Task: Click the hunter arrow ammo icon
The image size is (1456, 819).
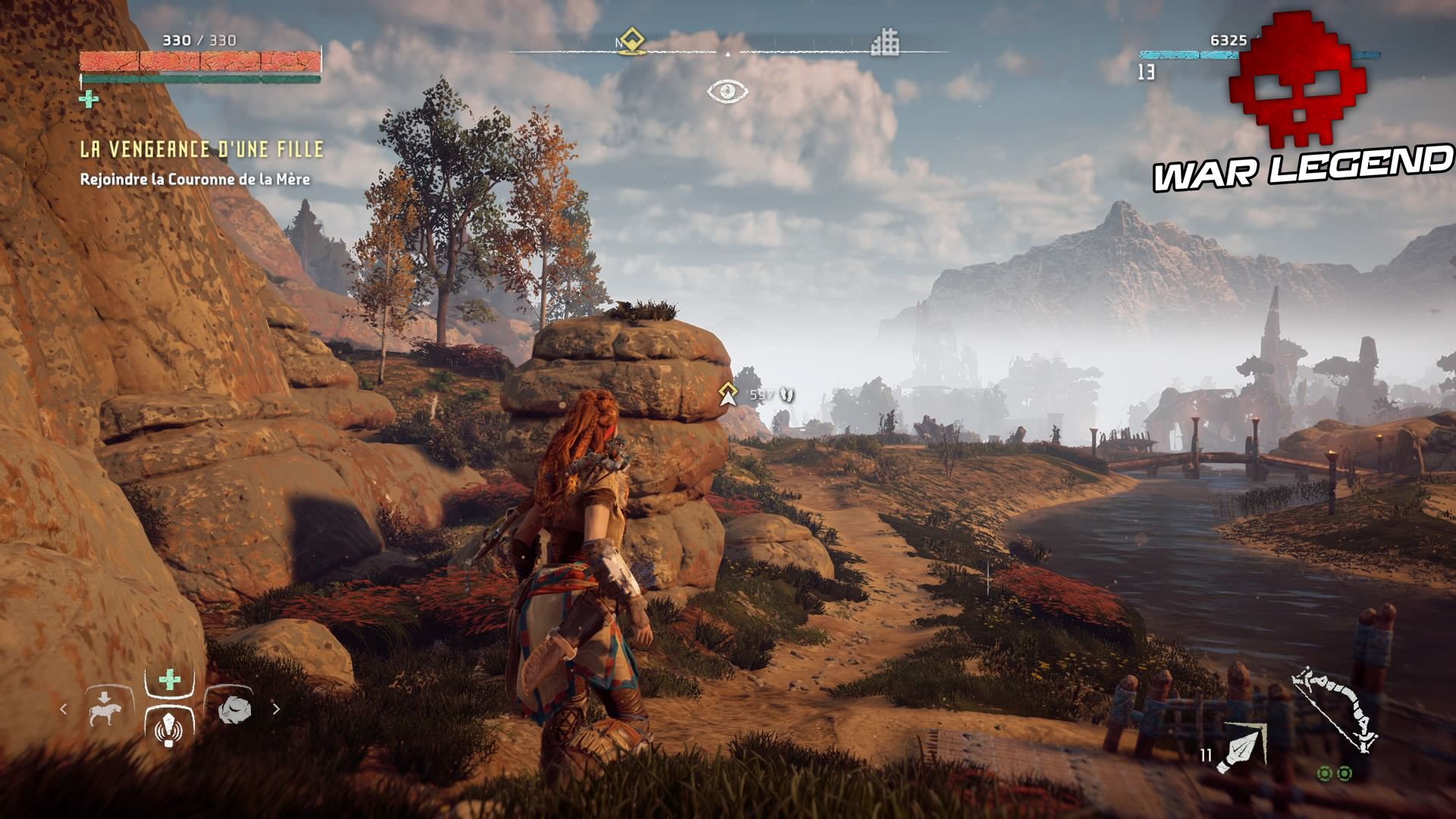Action: click(1242, 749)
